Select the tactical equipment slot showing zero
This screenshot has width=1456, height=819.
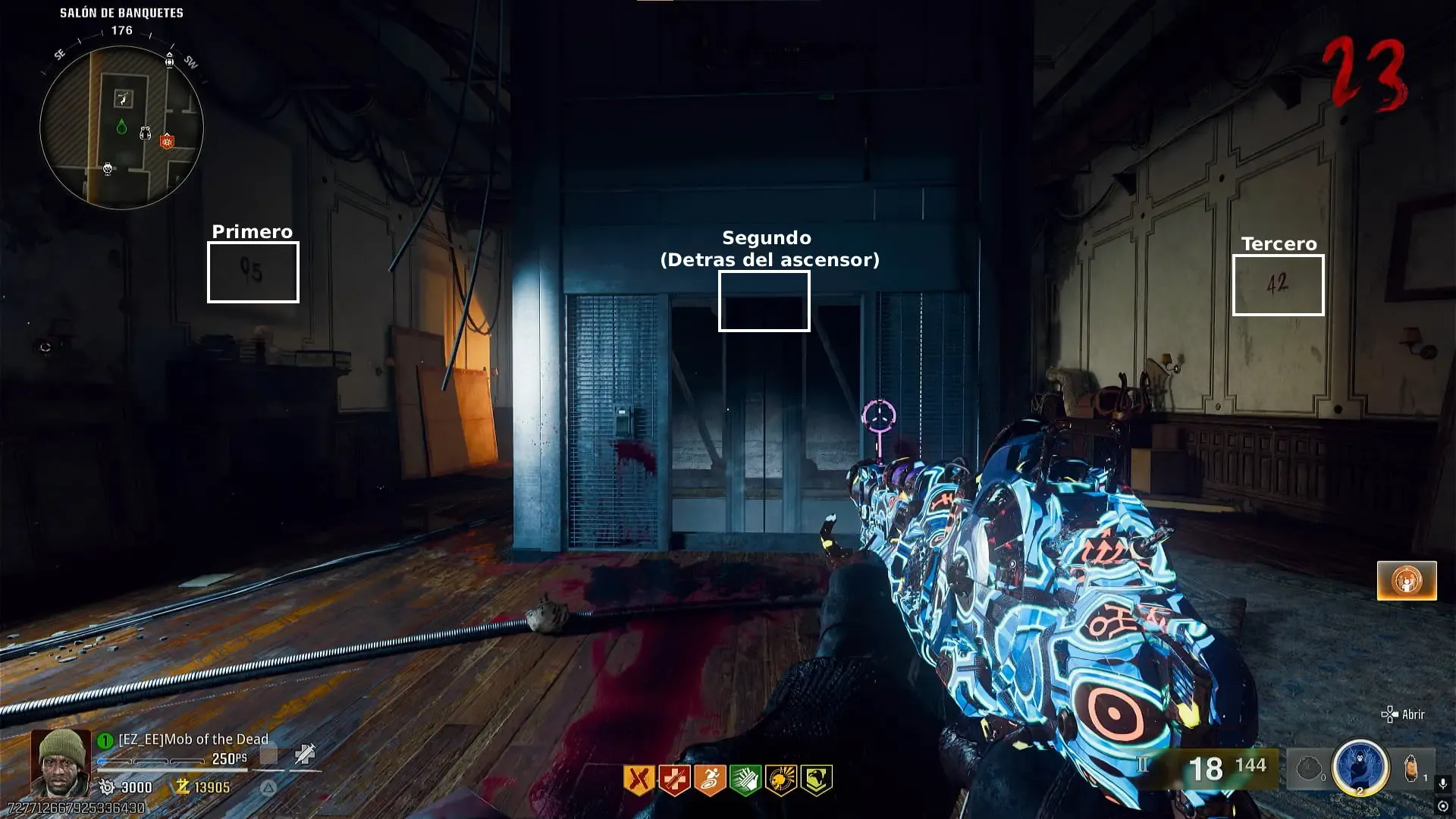pyautogui.click(x=1310, y=768)
